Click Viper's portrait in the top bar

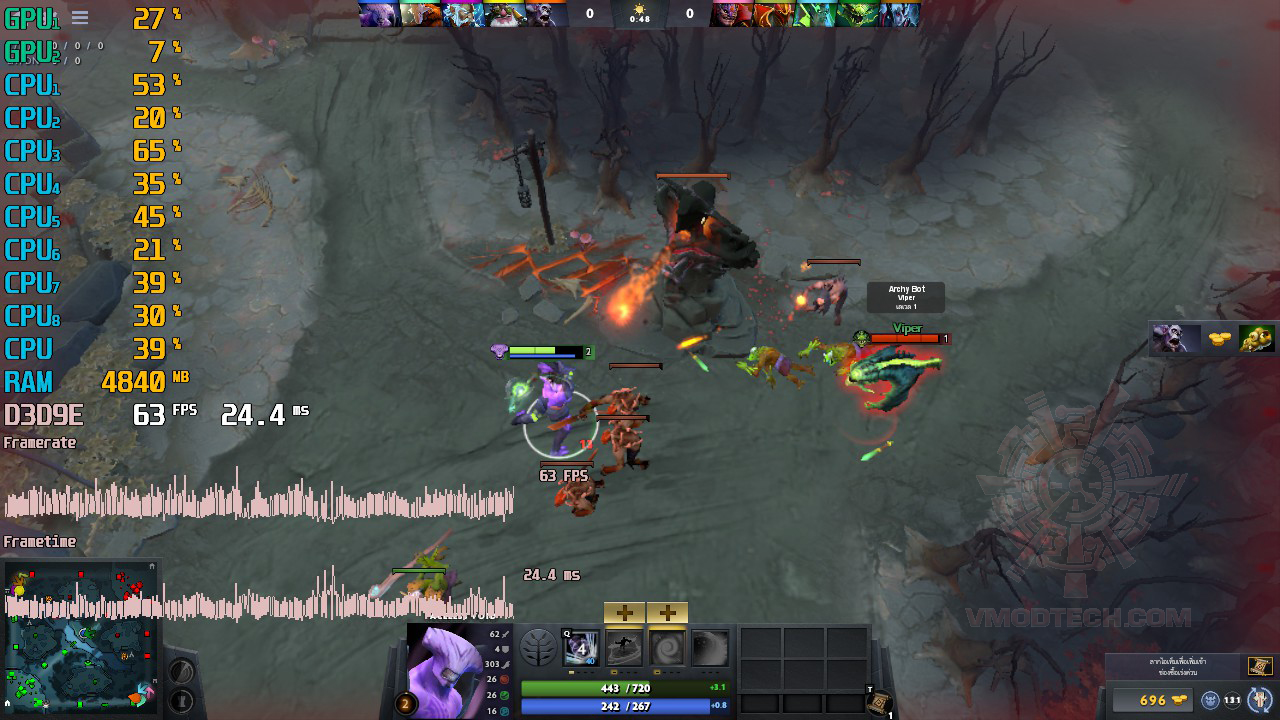click(858, 14)
